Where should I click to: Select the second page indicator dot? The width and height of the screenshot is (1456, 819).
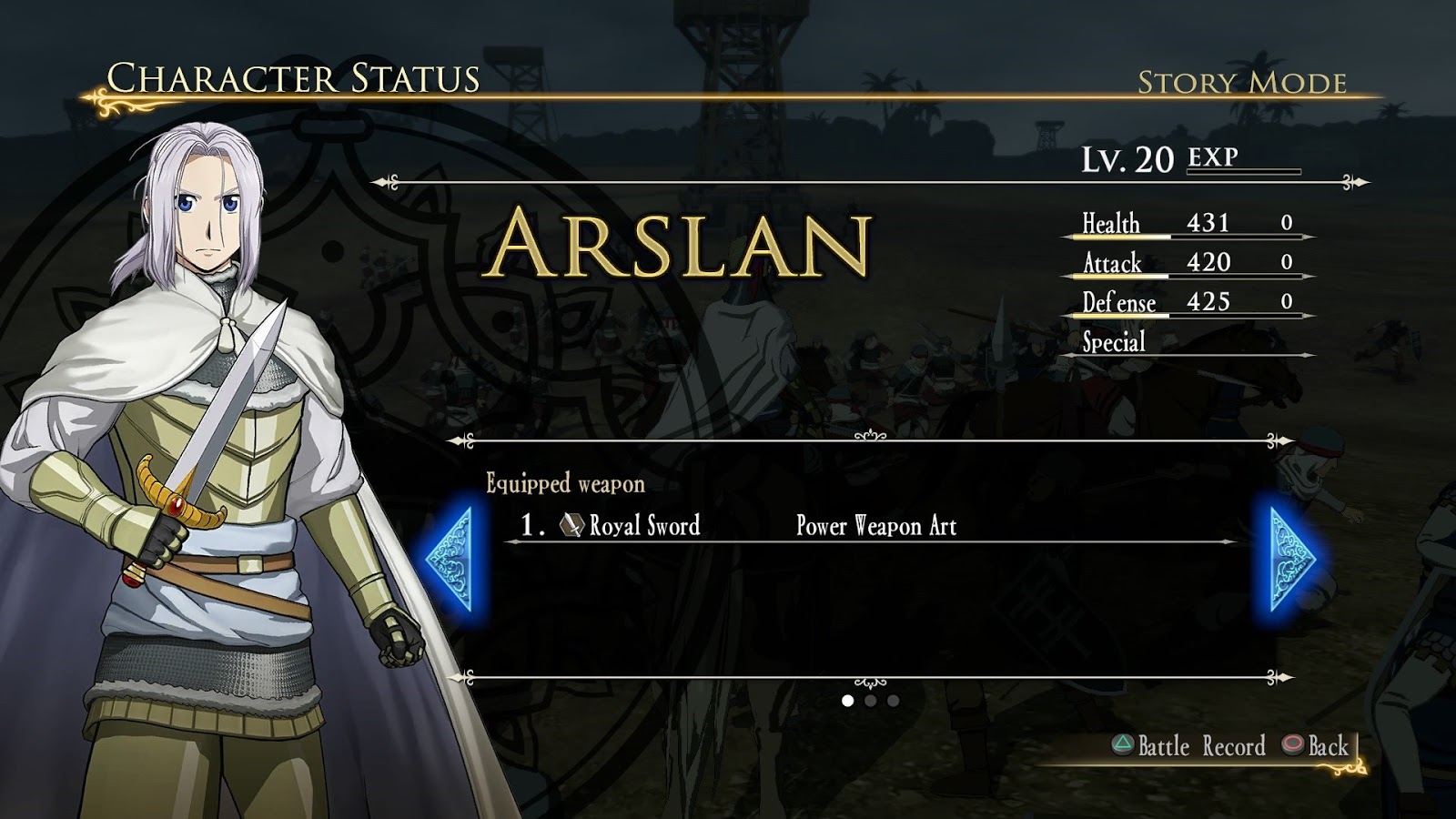(871, 701)
